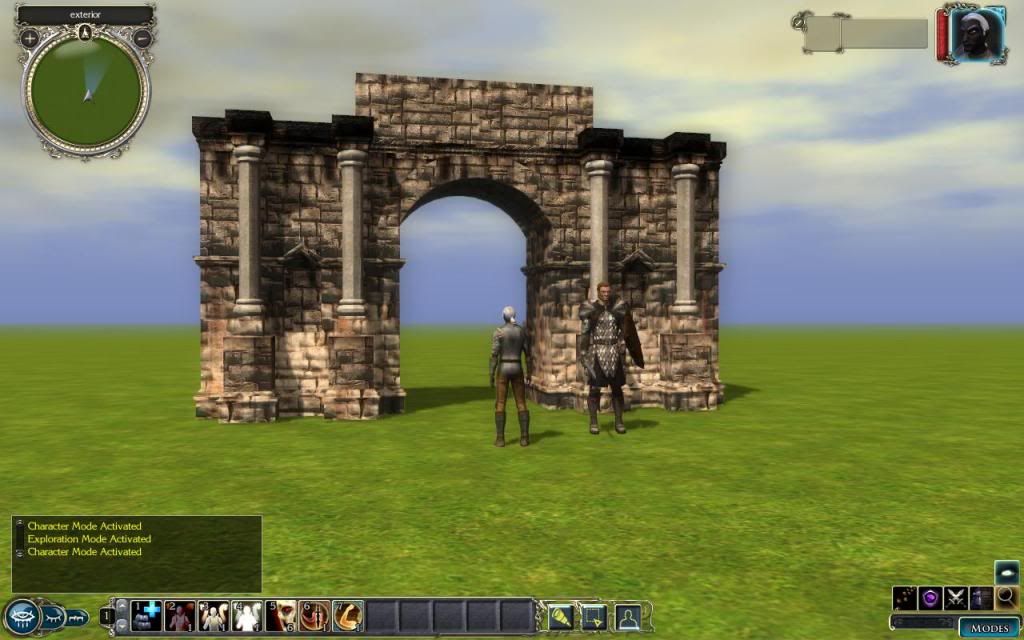
Task: Click the flashlight icon button
Action: tap(559, 615)
